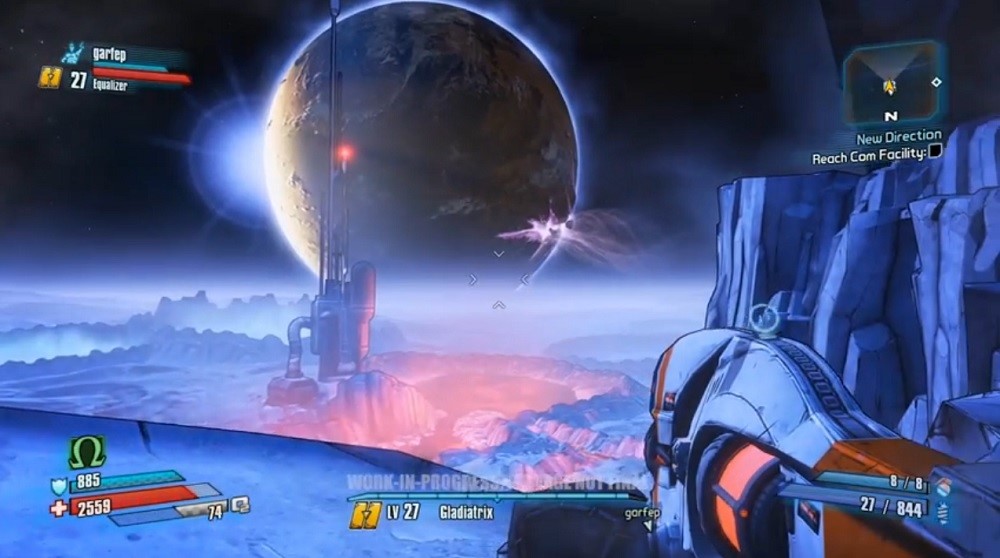Click the oxygen O2 icon
Viewport: 1000px width, 558px height.
pos(240,505)
